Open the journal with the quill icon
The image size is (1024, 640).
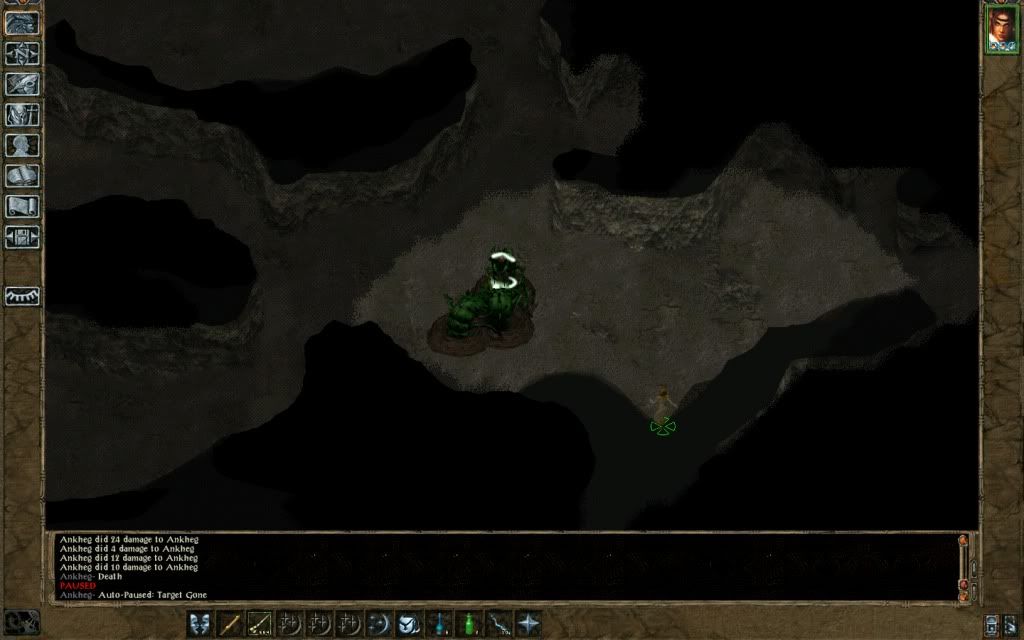point(22,84)
